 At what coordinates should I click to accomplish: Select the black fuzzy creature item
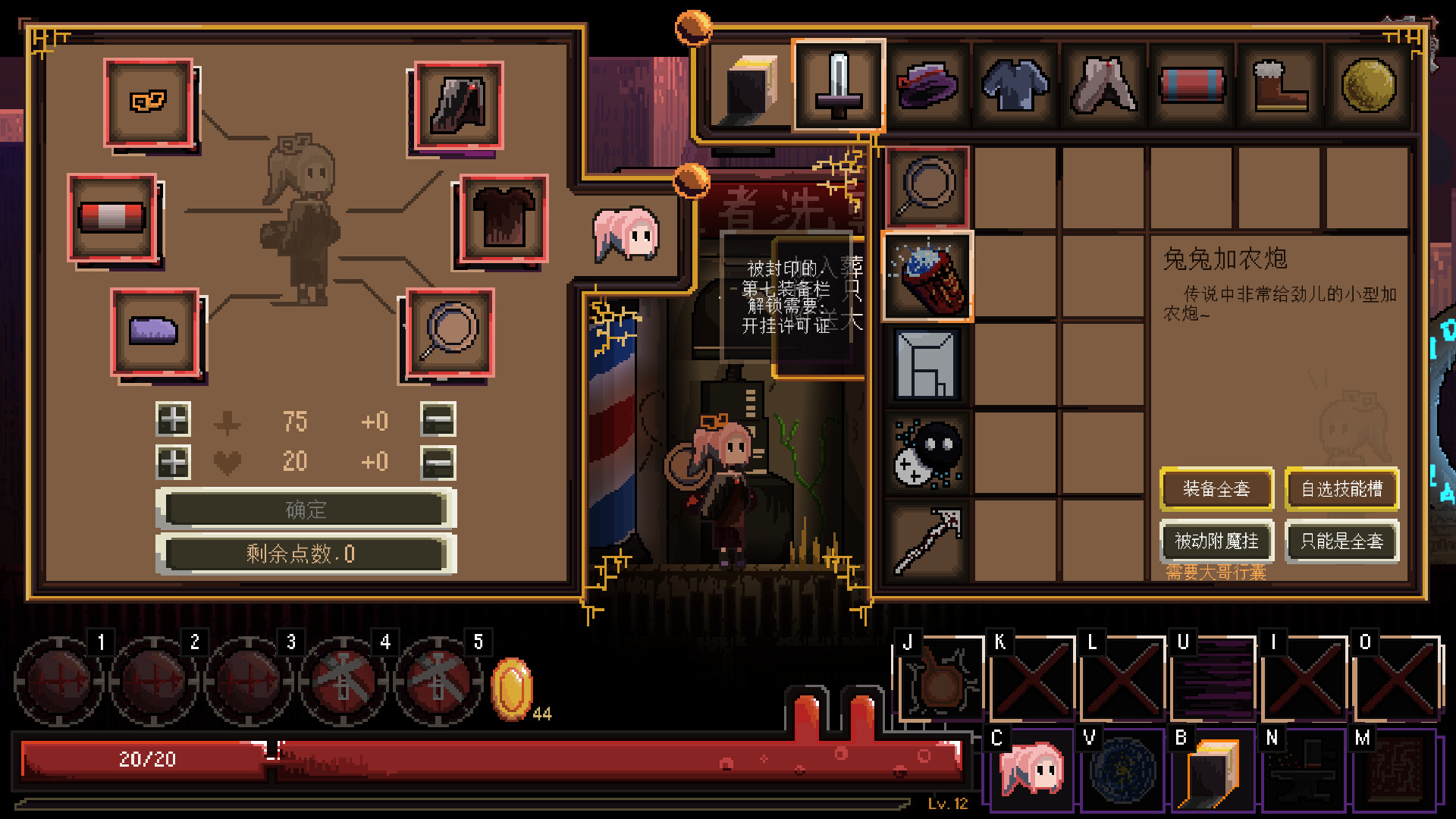click(927, 453)
